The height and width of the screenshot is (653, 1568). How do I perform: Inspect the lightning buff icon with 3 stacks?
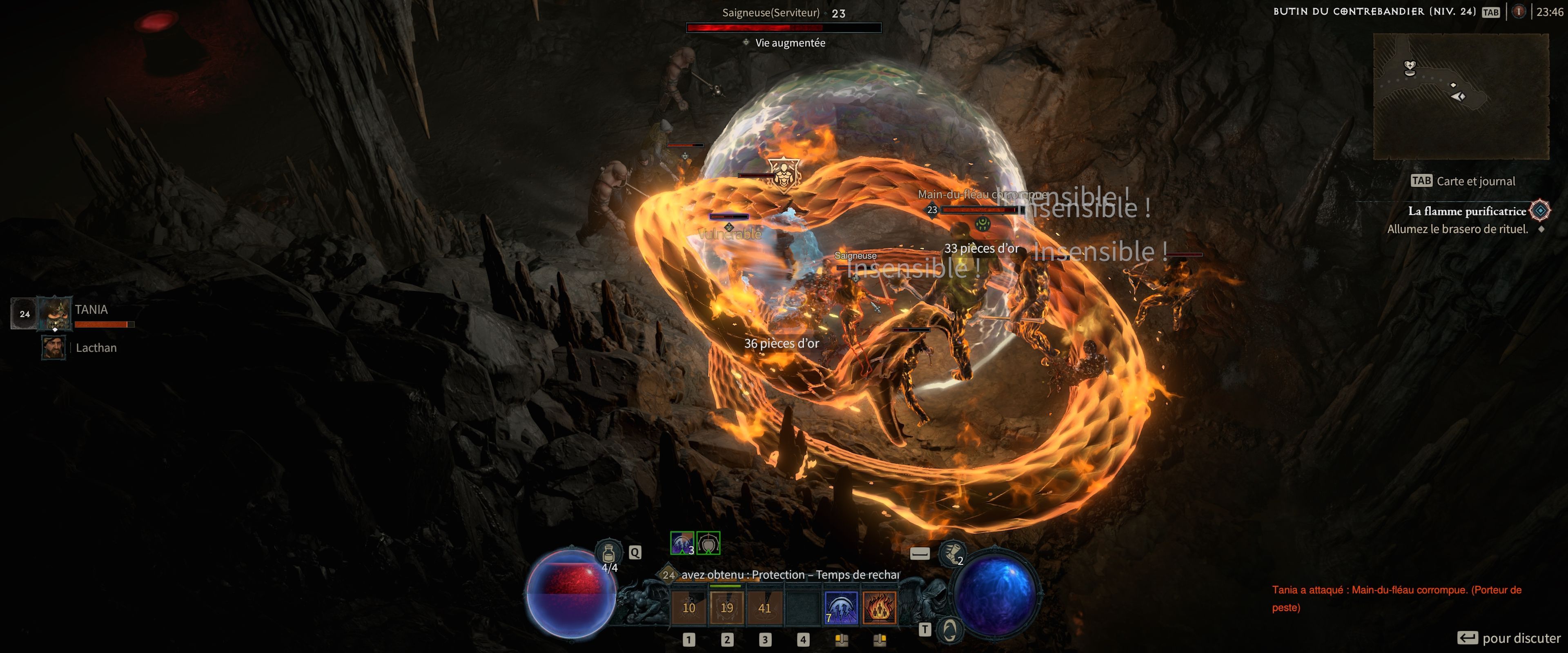pos(682,543)
